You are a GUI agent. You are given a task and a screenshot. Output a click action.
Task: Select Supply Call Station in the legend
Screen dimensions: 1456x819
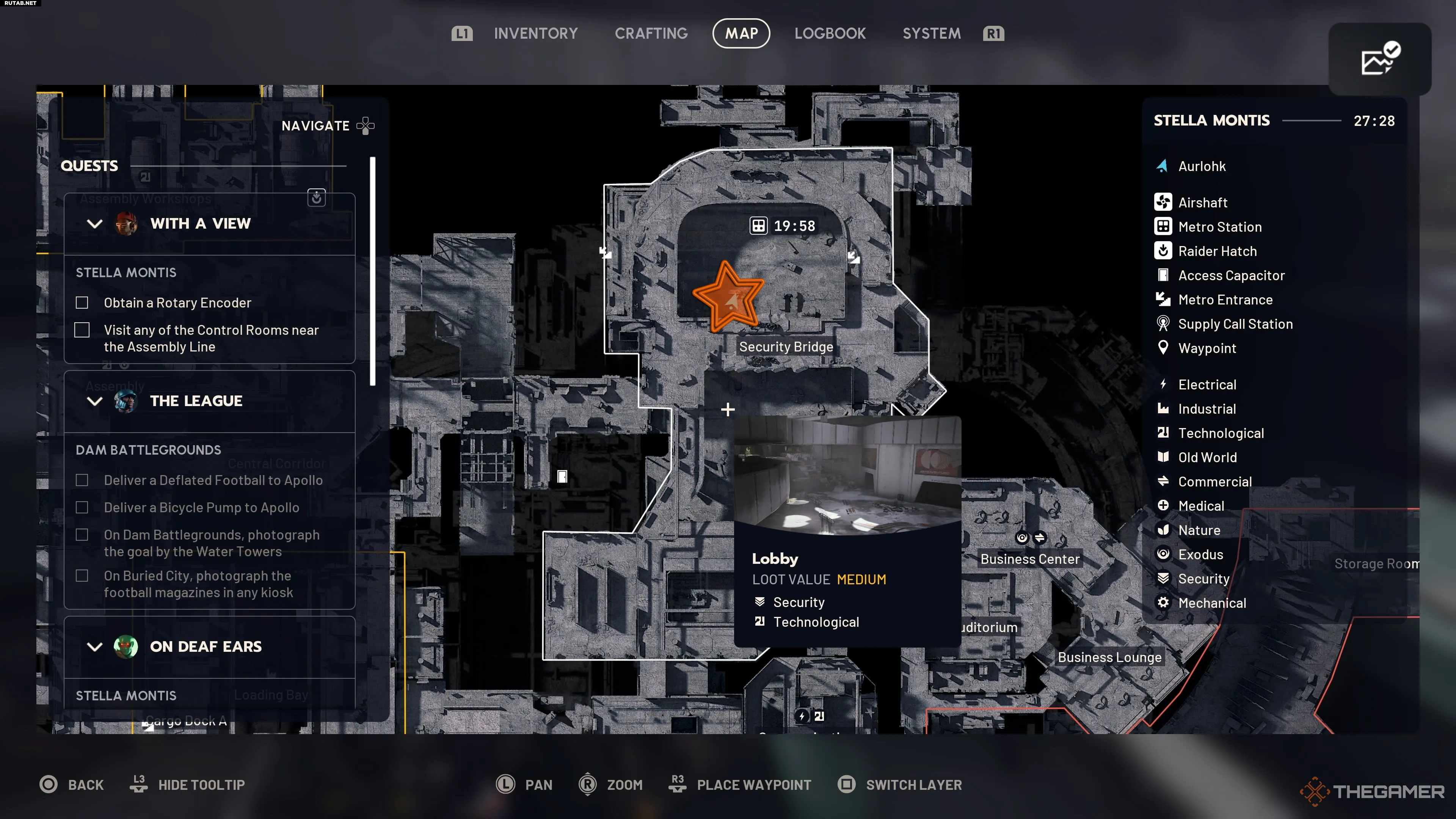pos(1235,324)
